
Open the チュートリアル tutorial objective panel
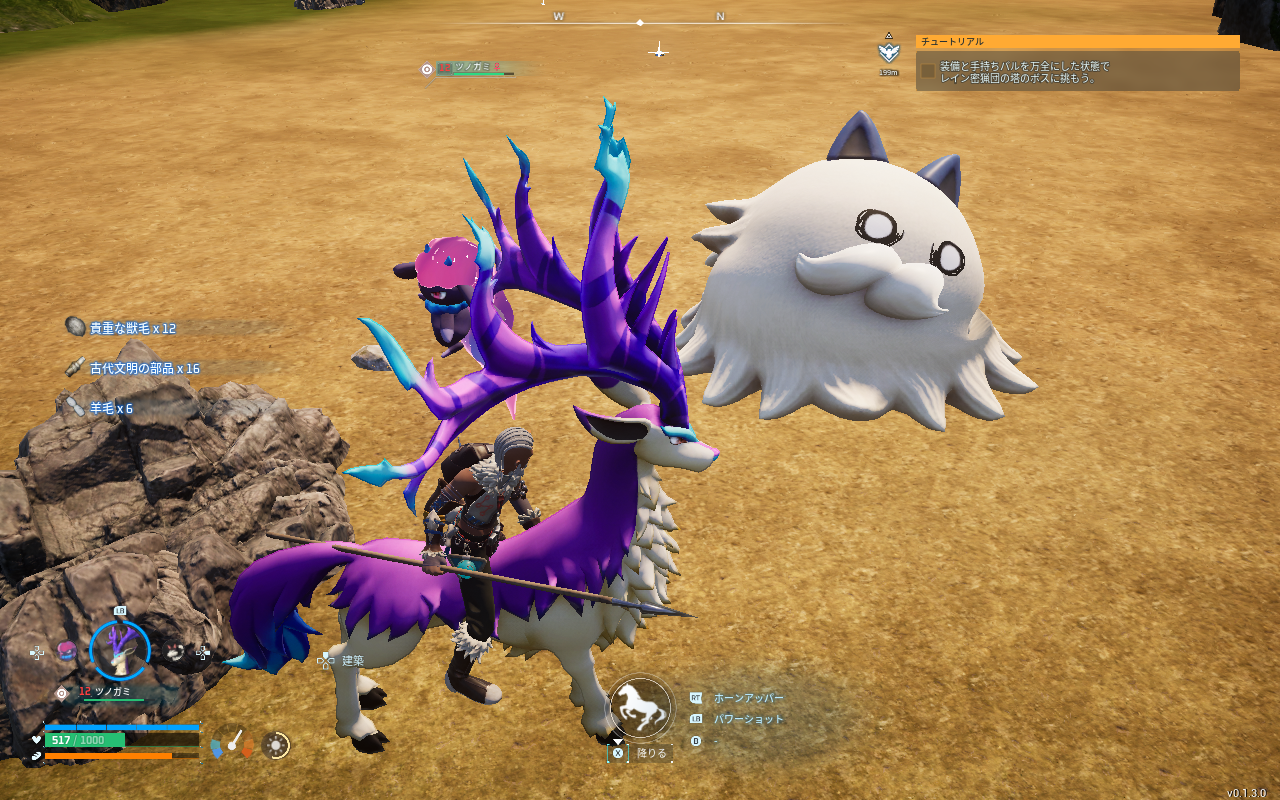pyautogui.click(x=1077, y=42)
